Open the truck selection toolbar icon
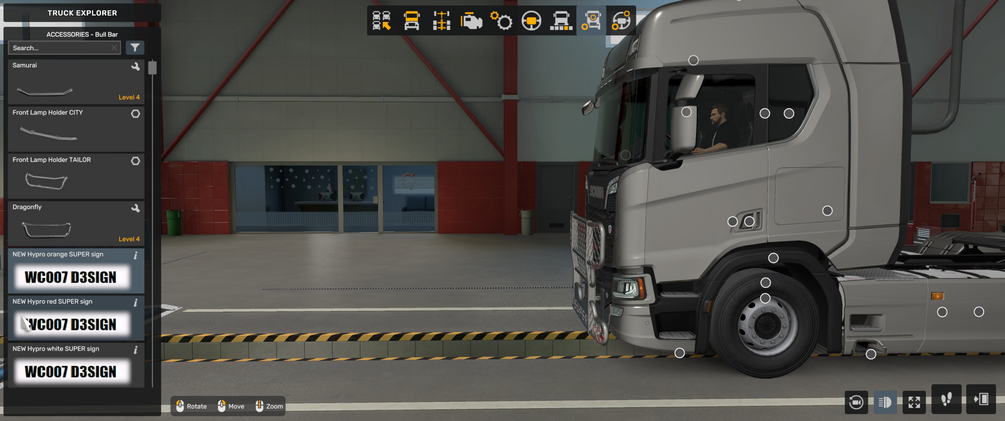Viewport: 1005px width, 421px height. (x=381, y=20)
